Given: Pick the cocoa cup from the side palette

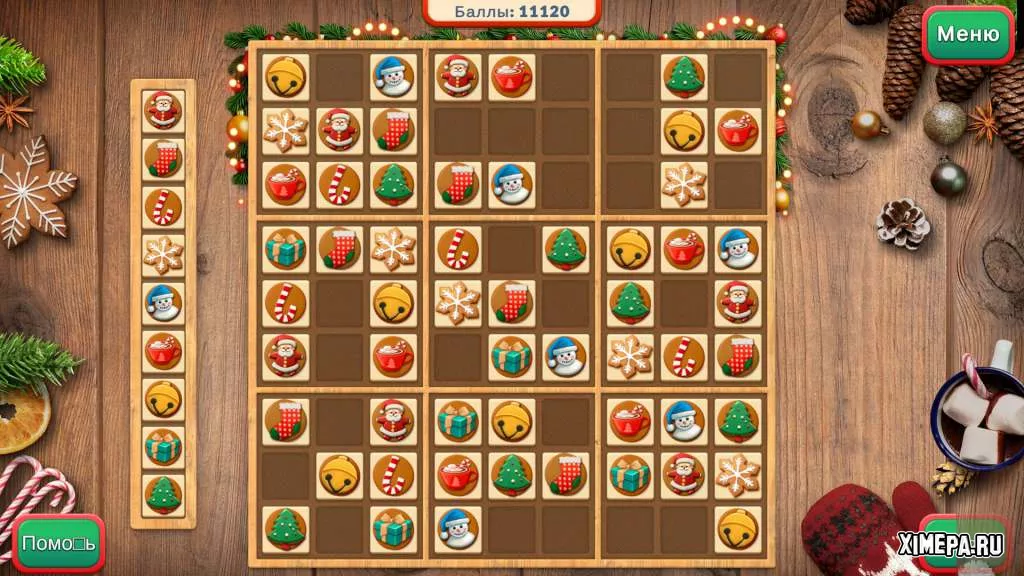Looking at the screenshot, I should (163, 350).
